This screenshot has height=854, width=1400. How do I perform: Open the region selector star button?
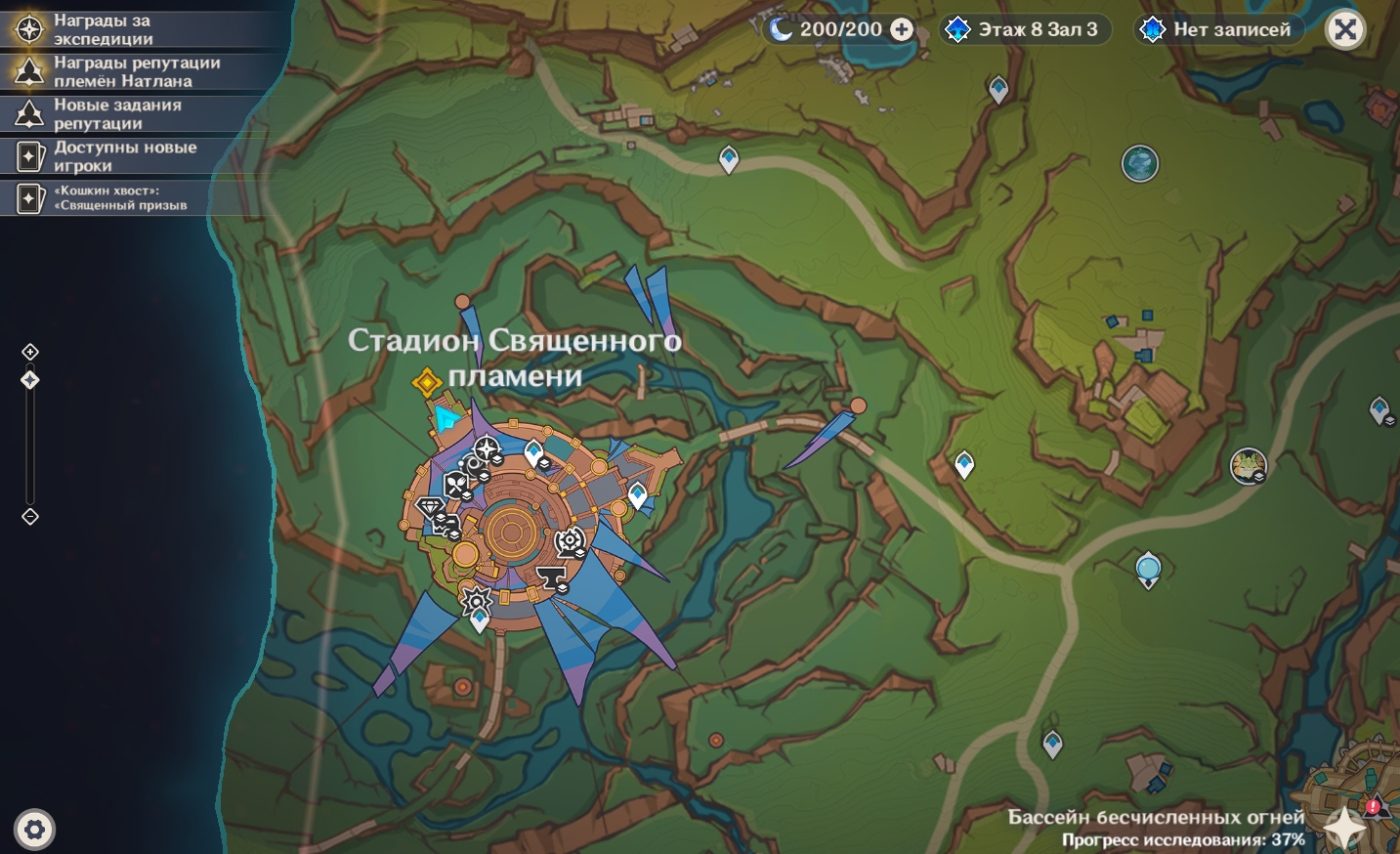(x=1344, y=827)
